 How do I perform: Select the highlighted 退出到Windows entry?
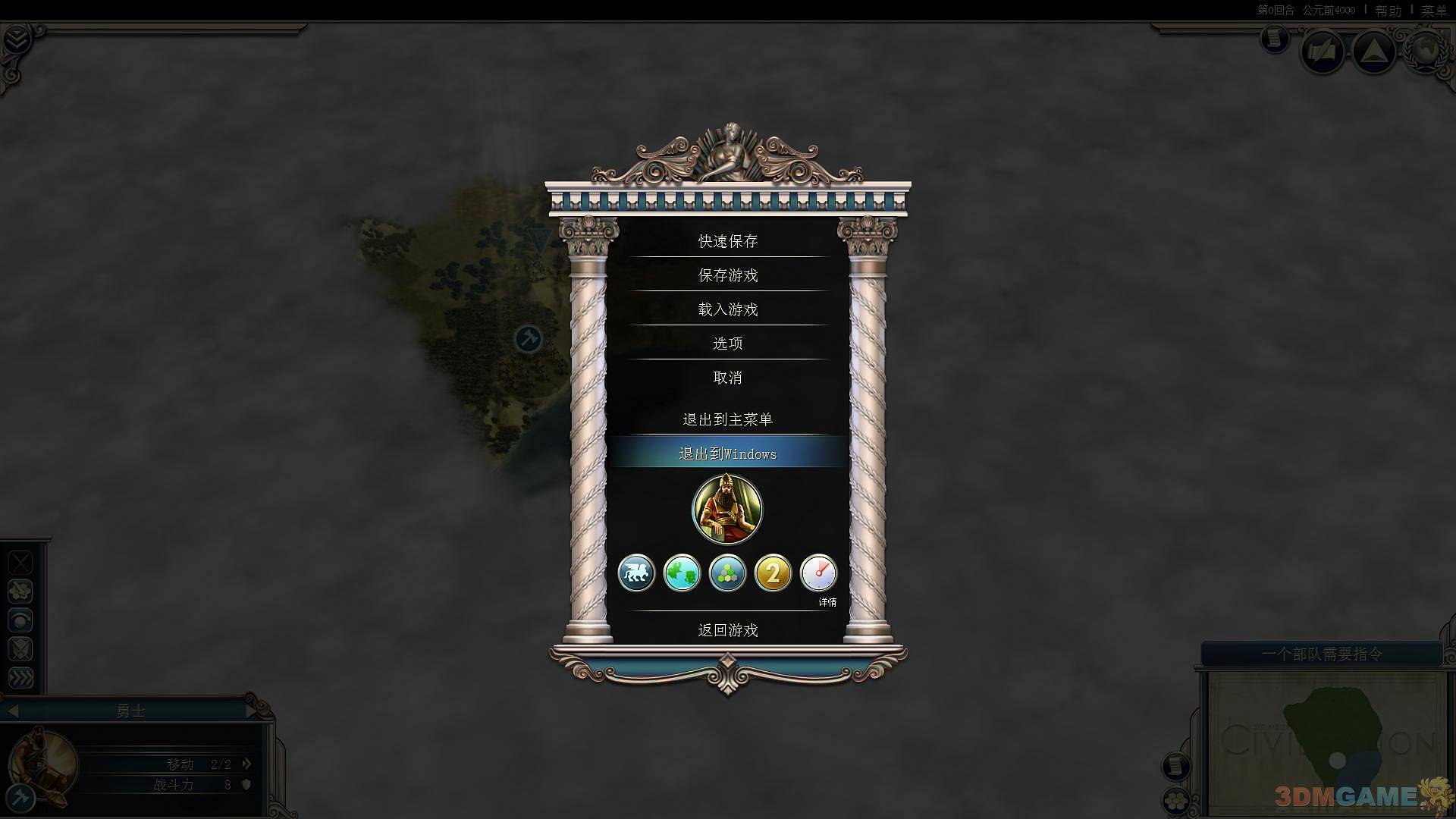[x=727, y=453]
